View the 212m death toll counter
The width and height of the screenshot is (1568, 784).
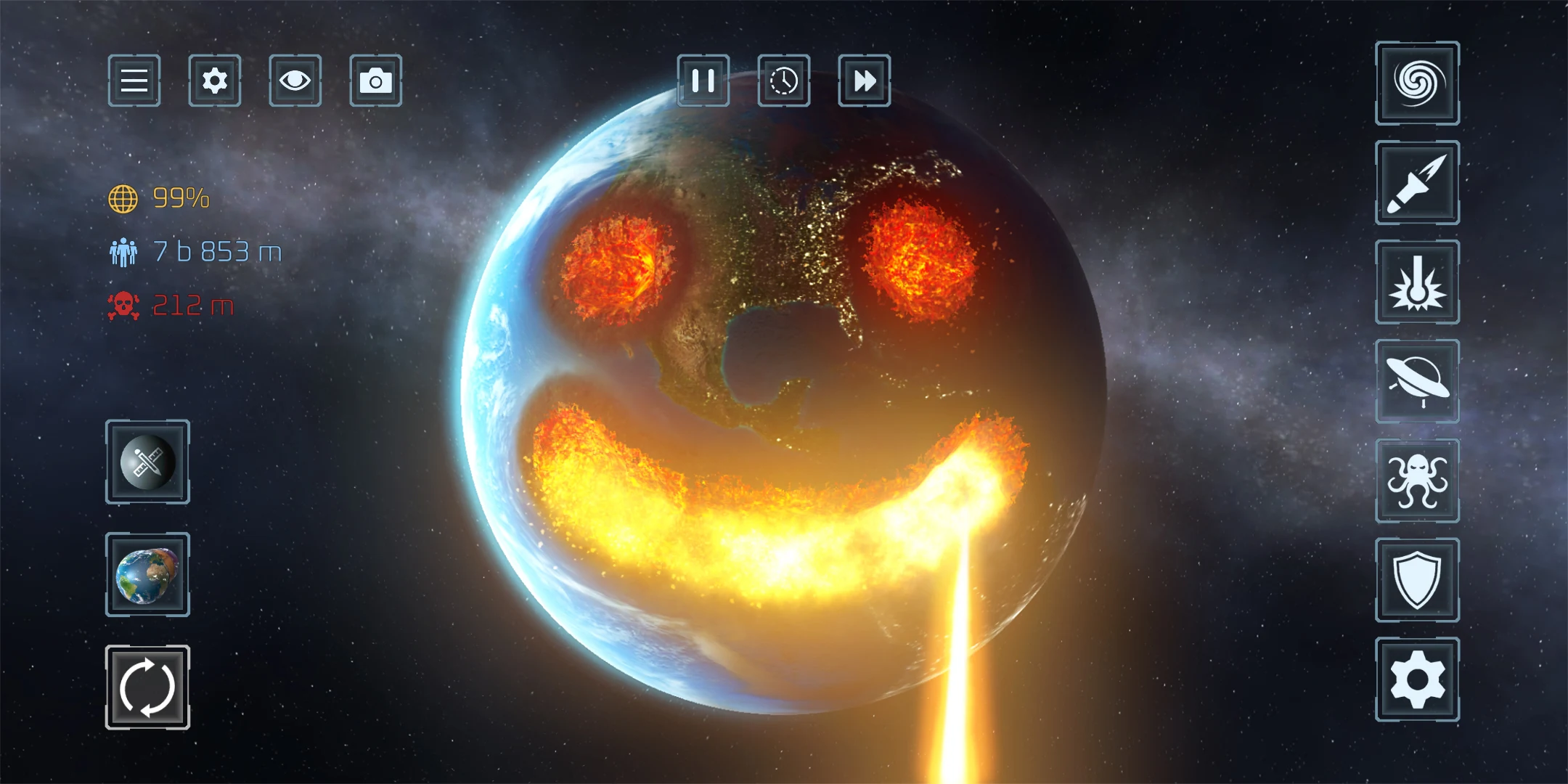(174, 305)
